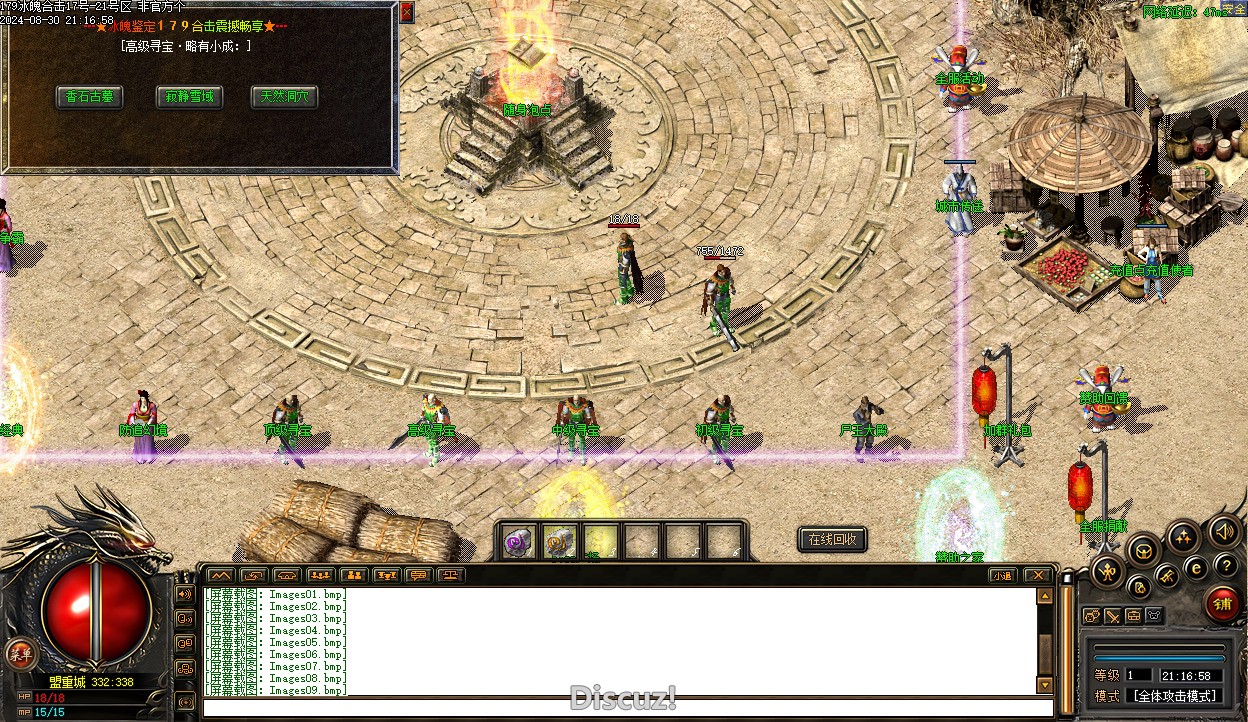
Task: Click the 在线回收 online recycle button
Action: pyautogui.click(x=832, y=540)
